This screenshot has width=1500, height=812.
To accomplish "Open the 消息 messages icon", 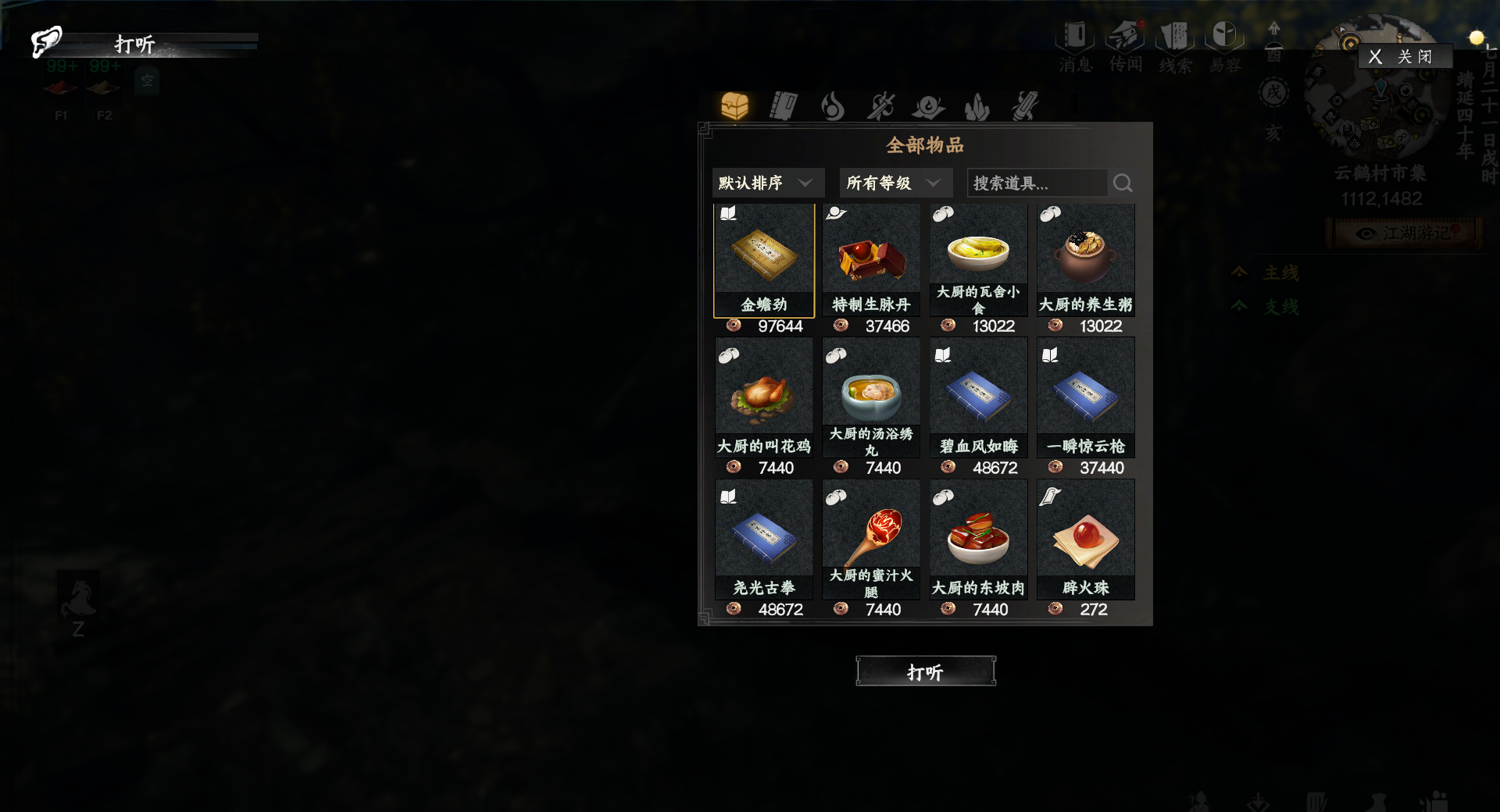I will tap(1074, 43).
